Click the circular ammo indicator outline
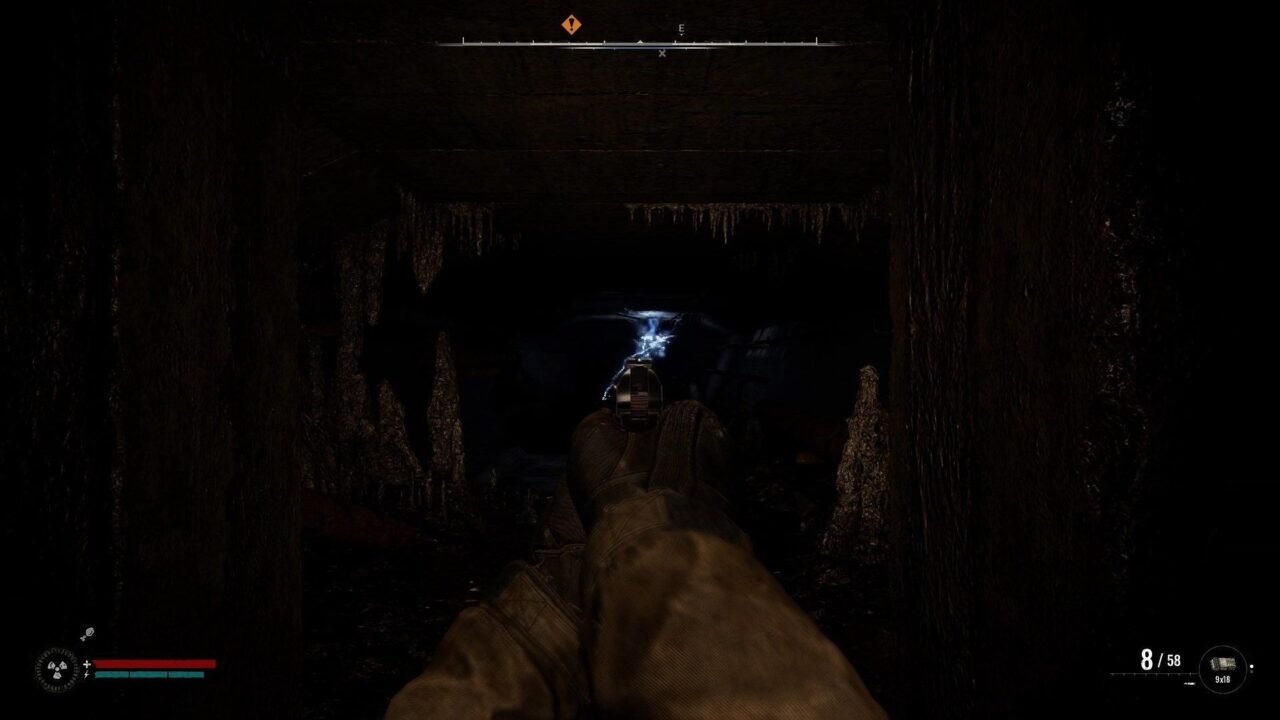This screenshot has width=1280, height=720. pyautogui.click(x=1223, y=647)
